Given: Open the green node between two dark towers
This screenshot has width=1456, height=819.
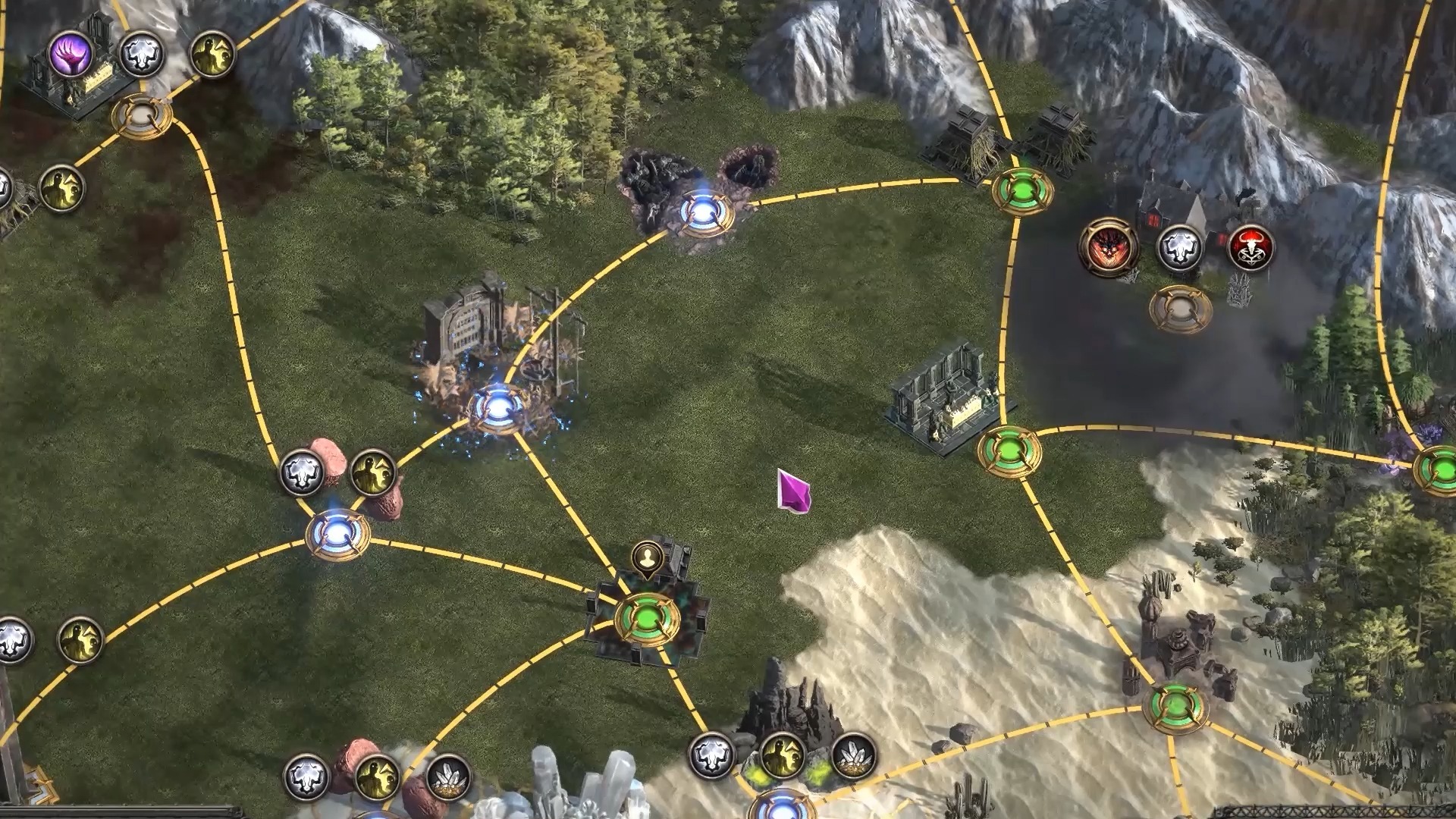Looking at the screenshot, I should tap(1023, 190).
